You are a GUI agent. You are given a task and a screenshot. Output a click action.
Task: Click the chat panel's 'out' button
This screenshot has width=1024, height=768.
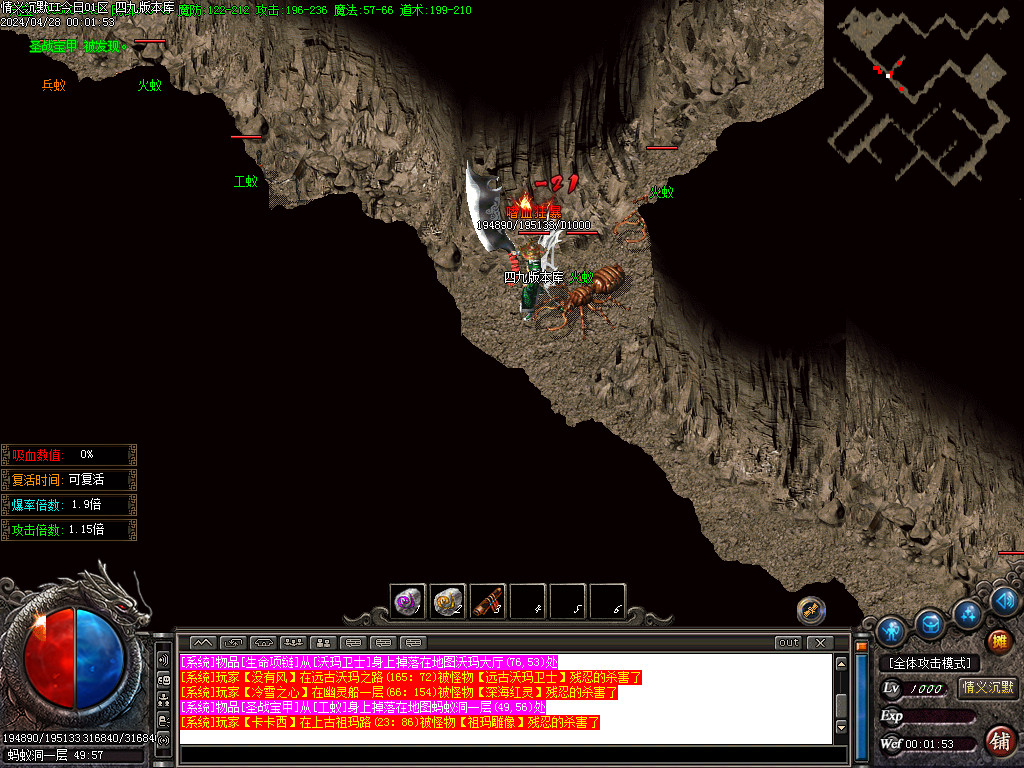pyautogui.click(x=789, y=642)
